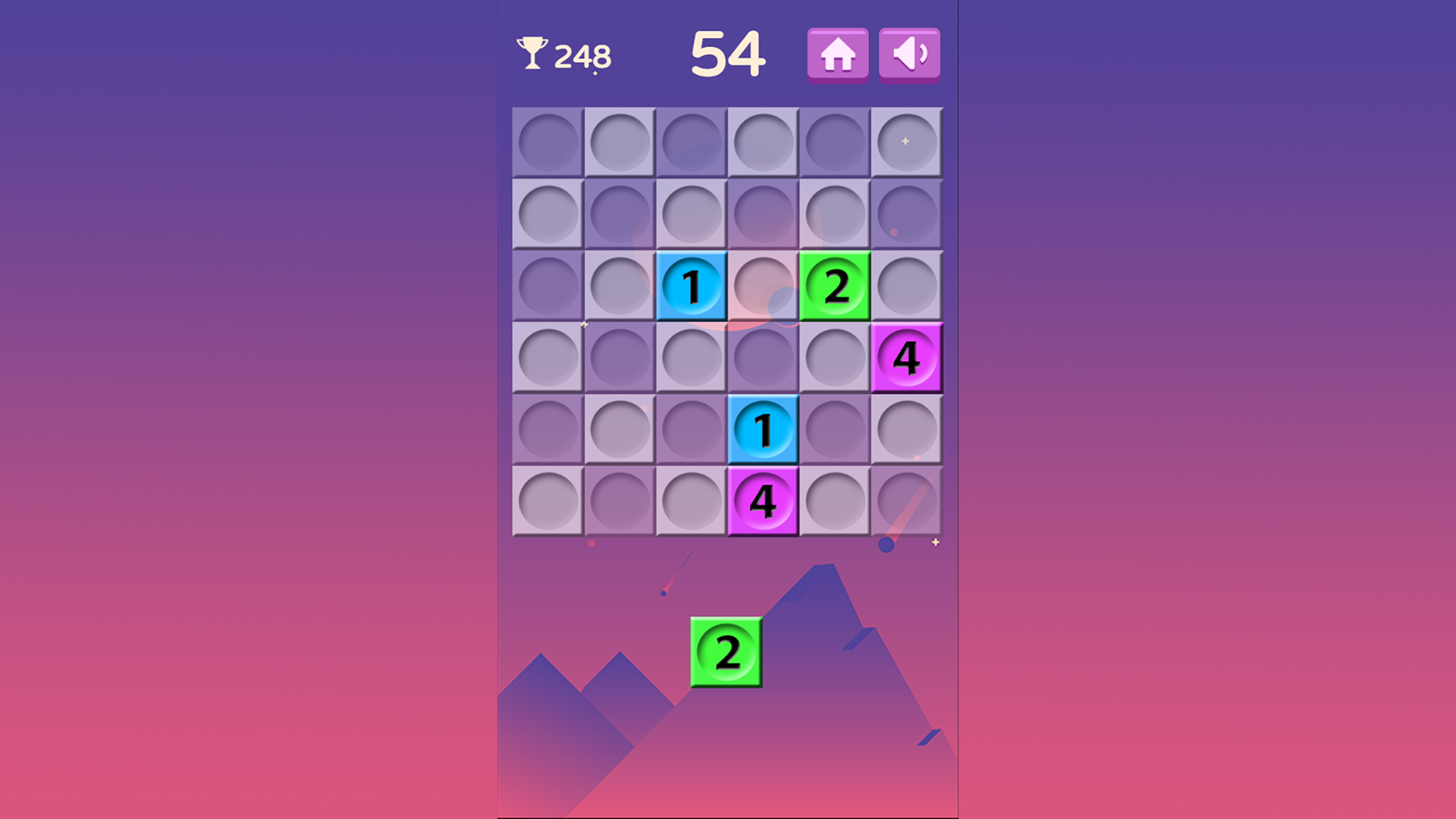Tap the current score 54
1456x819 pixels.
click(727, 52)
